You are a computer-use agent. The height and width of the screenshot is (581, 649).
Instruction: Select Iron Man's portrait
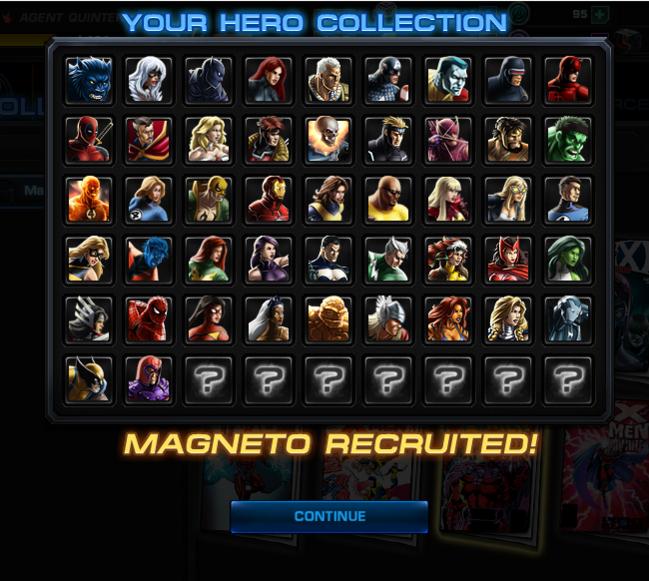(268, 199)
